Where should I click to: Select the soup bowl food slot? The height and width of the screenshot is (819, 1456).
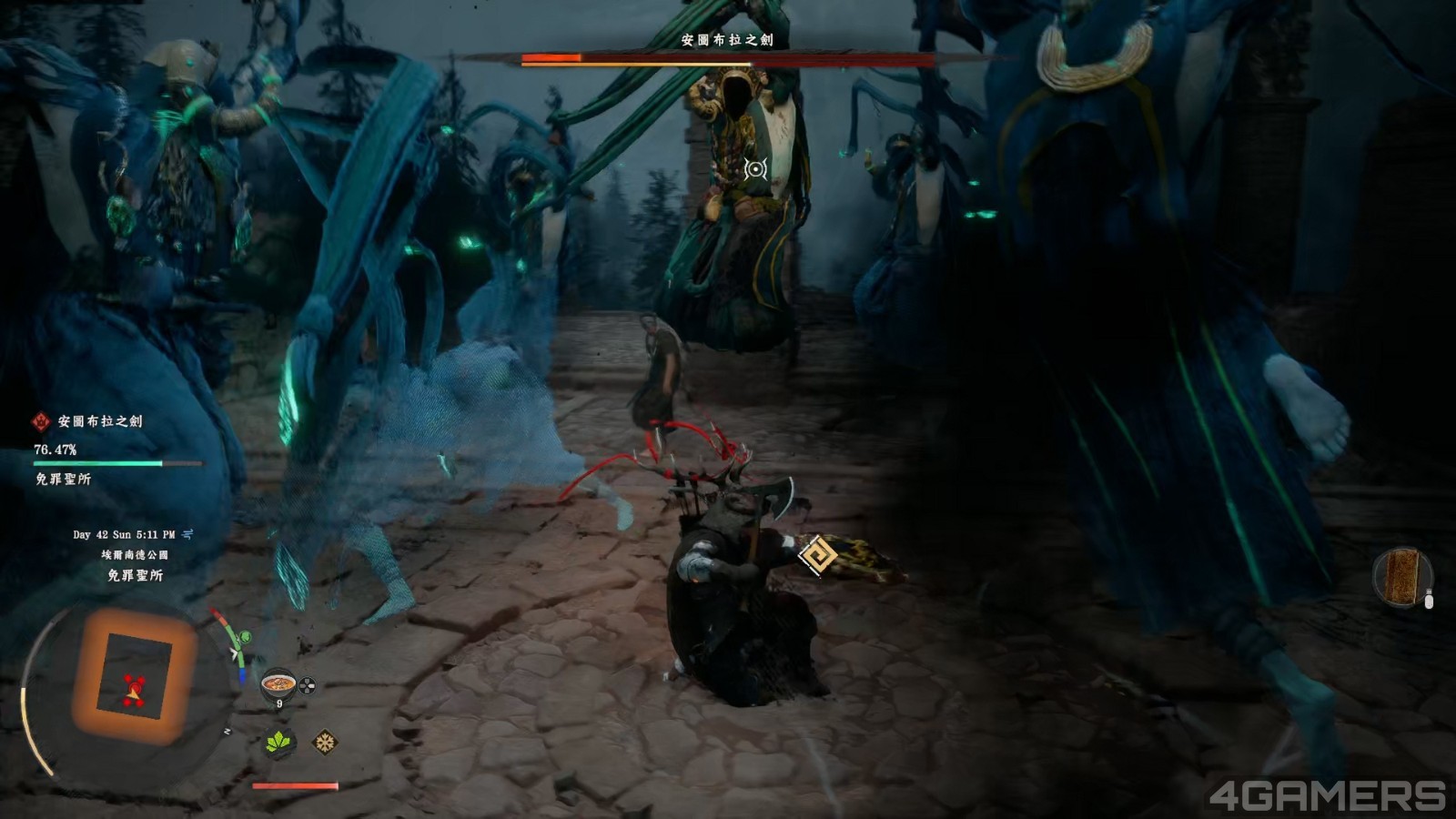278,684
